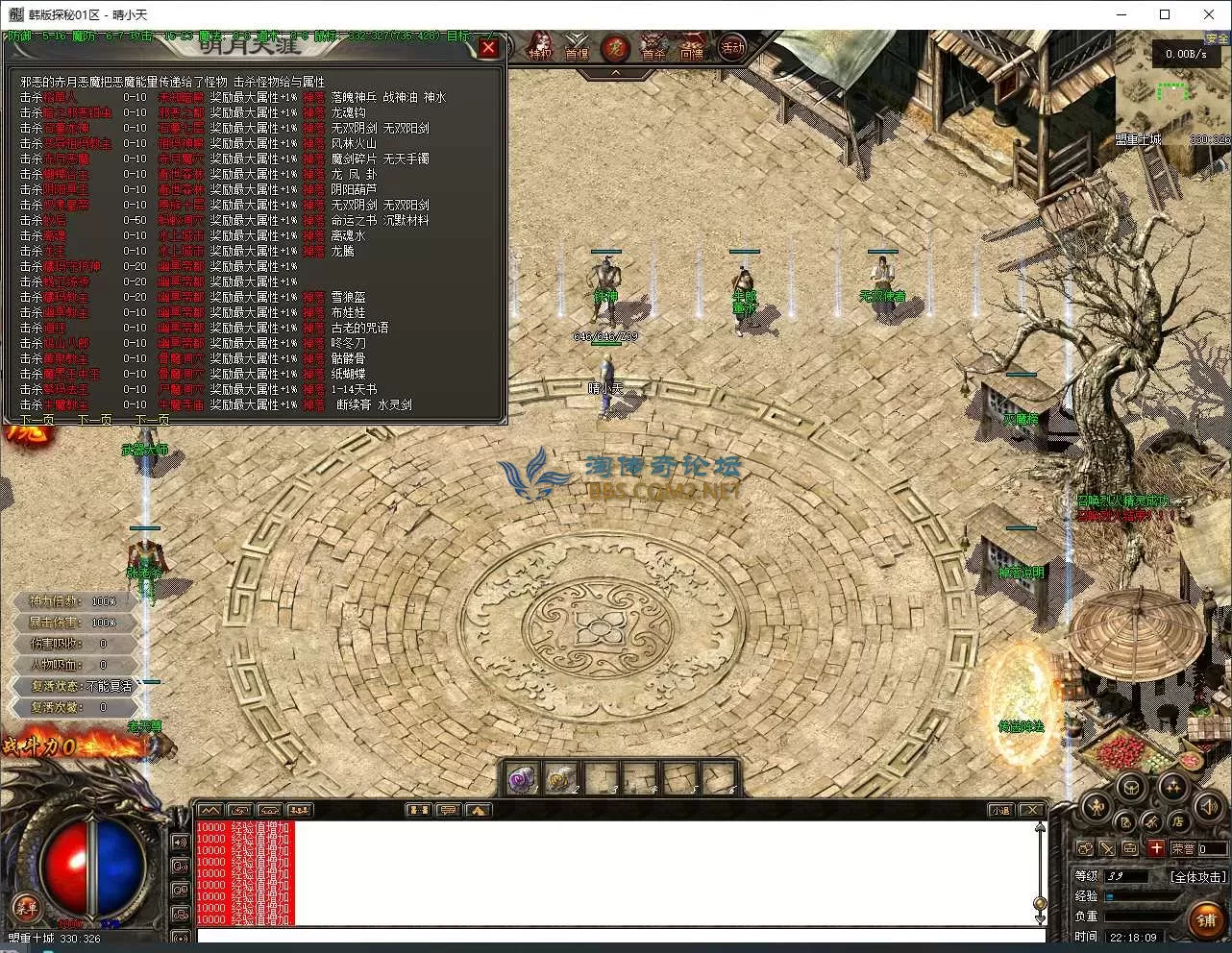
Task: Open the 铺 stall orange button
Action: (1206, 920)
